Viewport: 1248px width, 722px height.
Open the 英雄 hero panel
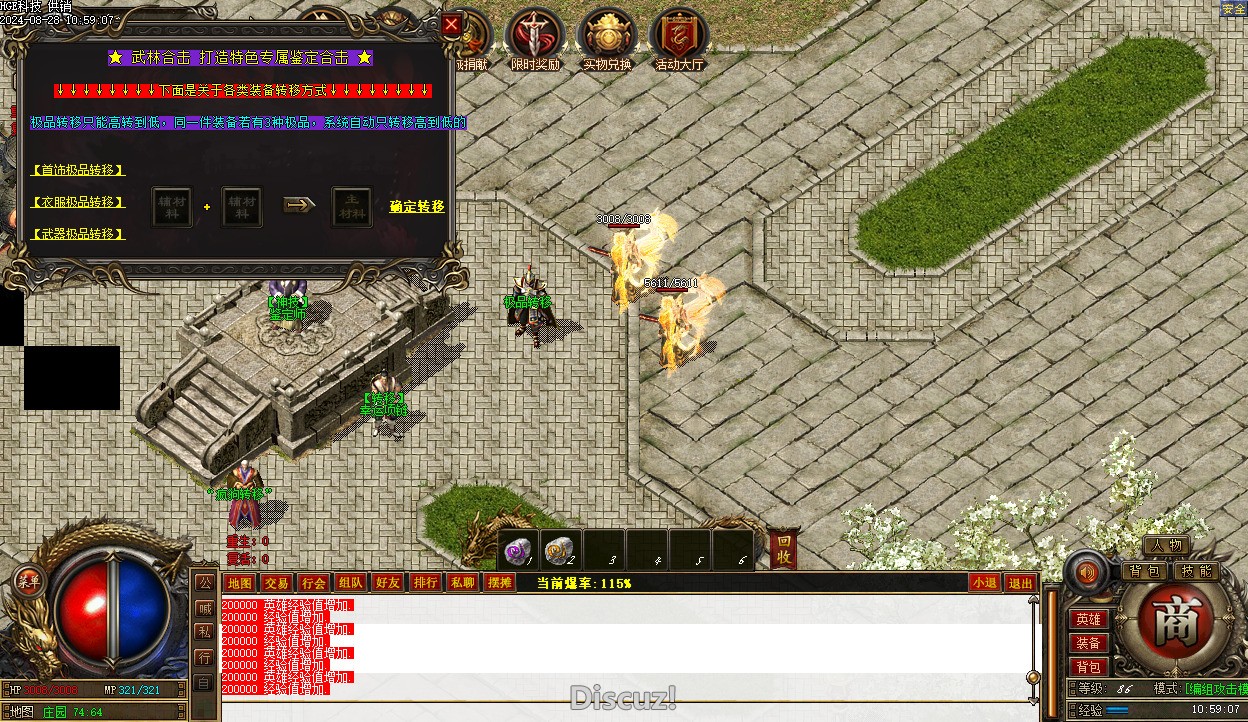(1088, 620)
